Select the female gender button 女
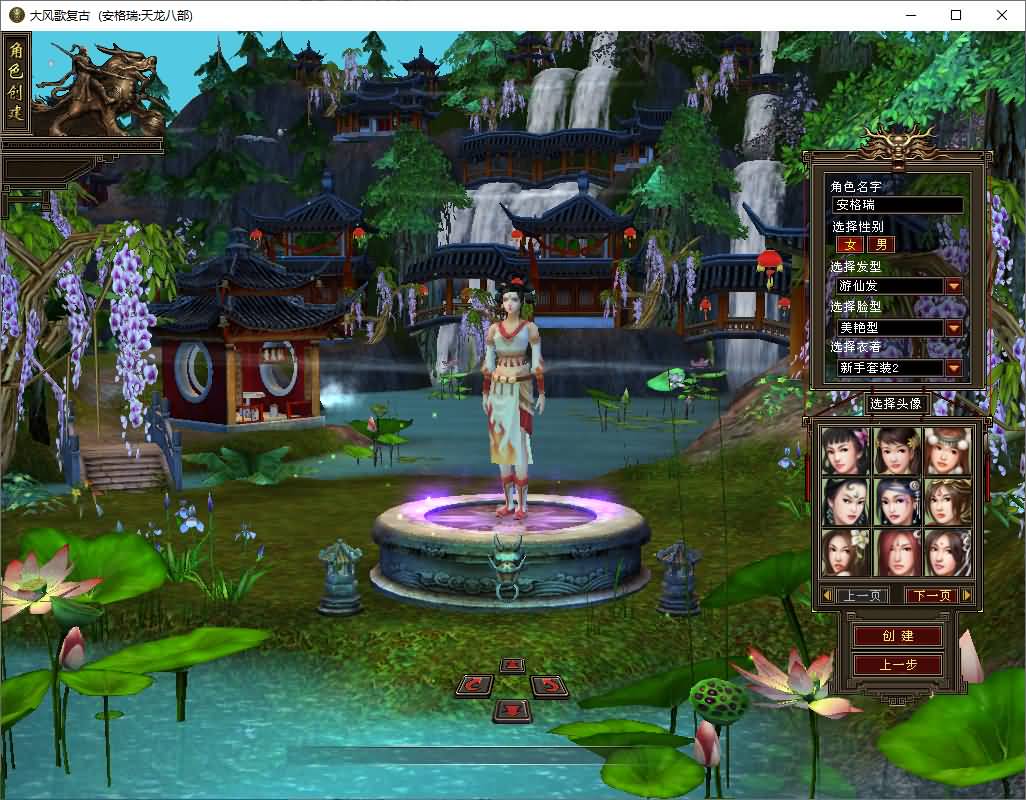The image size is (1026, 800). [851, 244]
